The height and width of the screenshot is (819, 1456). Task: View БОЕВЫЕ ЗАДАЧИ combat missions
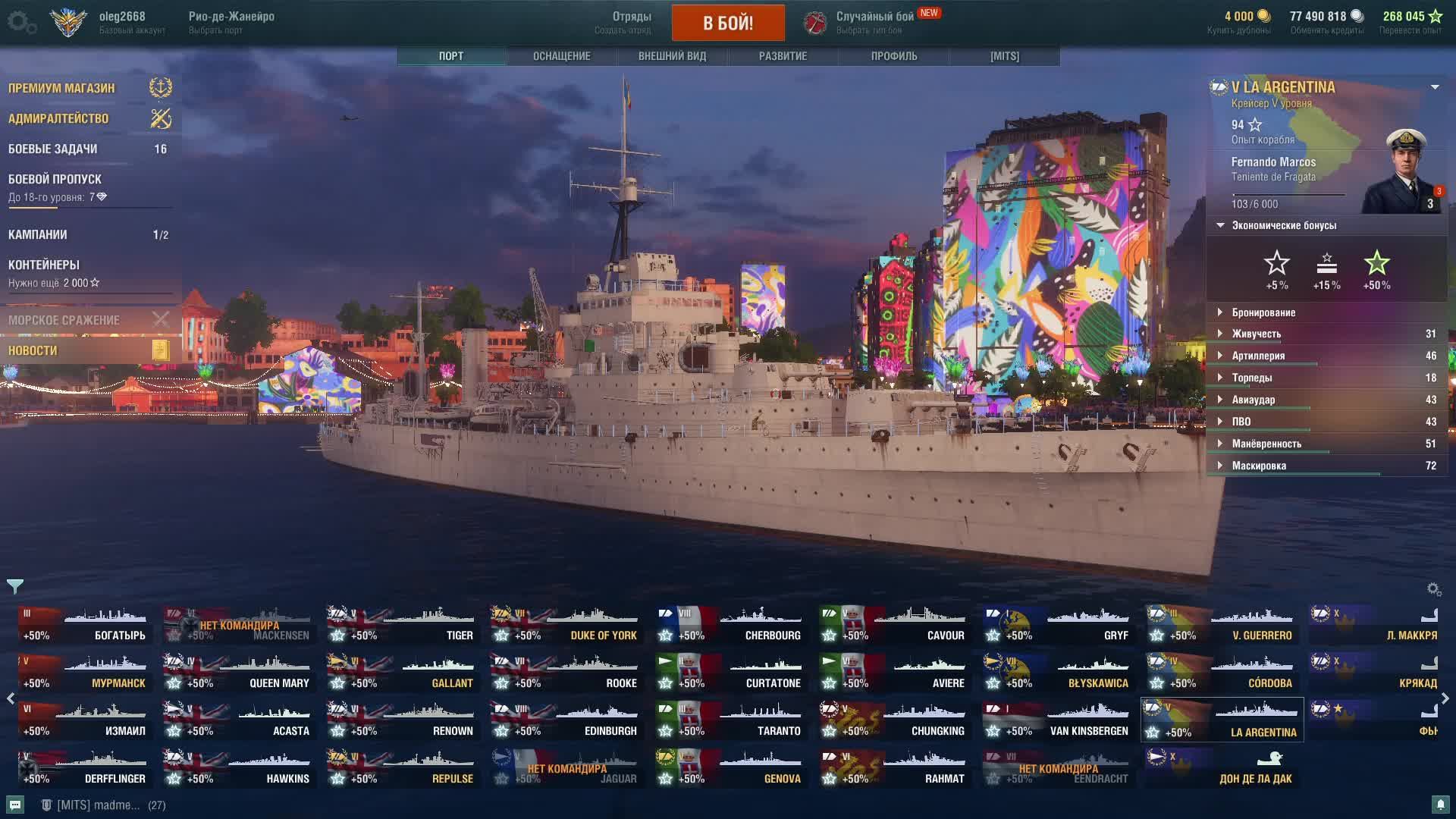point(53,149)
